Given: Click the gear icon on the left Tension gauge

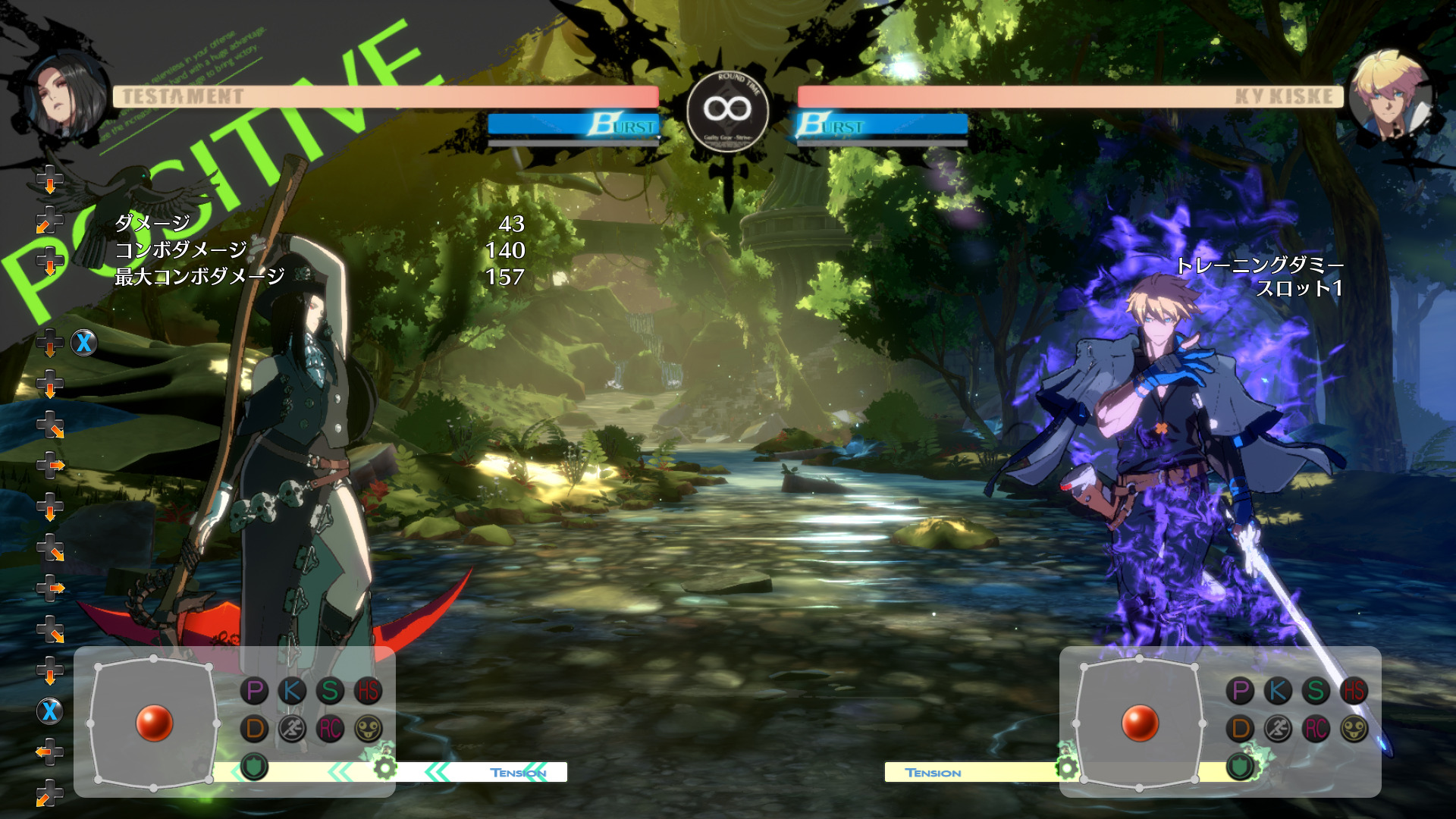Looking at the screenshot, I should coord(386,768).
